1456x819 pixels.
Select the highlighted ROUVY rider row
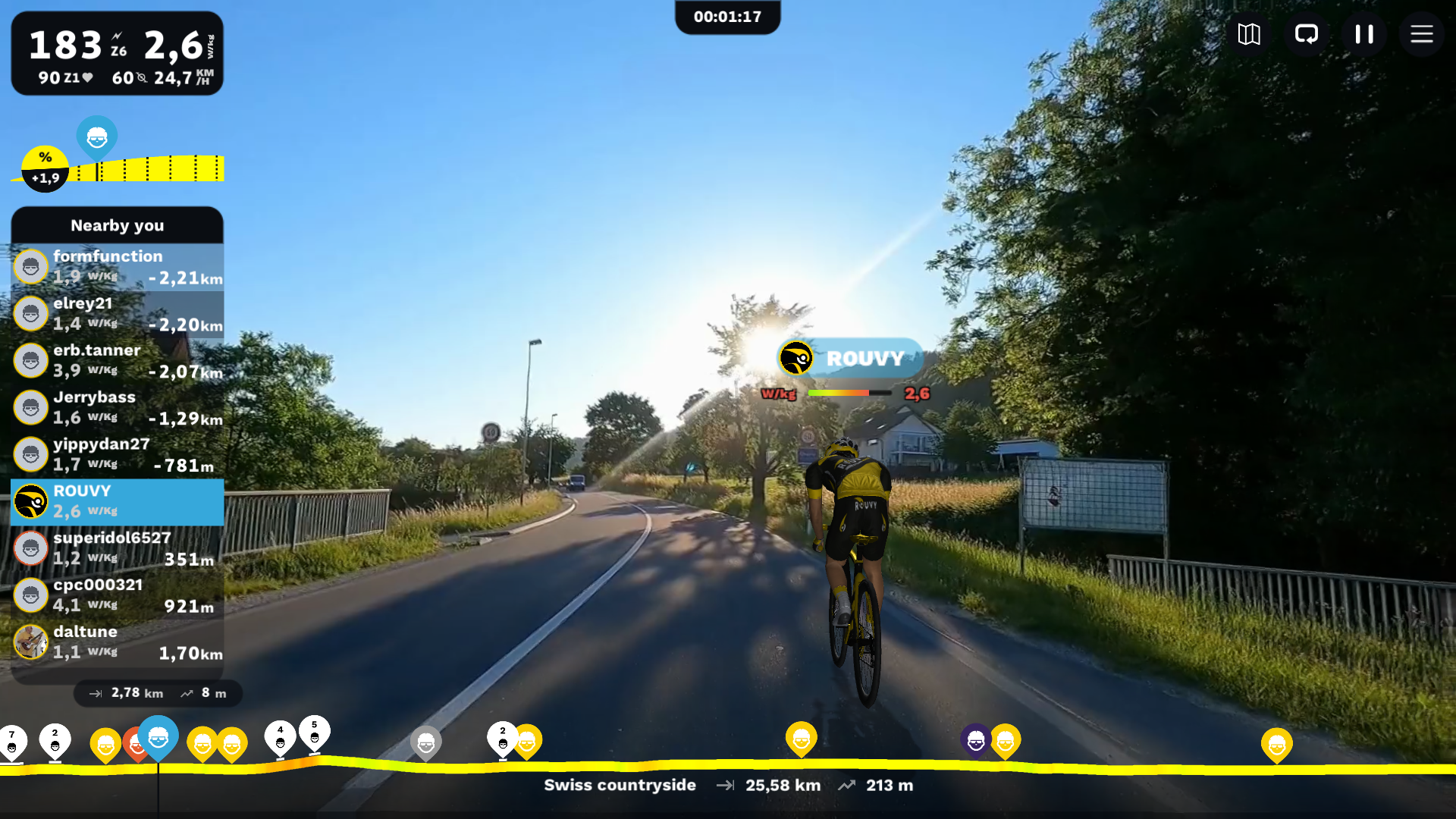(118, 502)
